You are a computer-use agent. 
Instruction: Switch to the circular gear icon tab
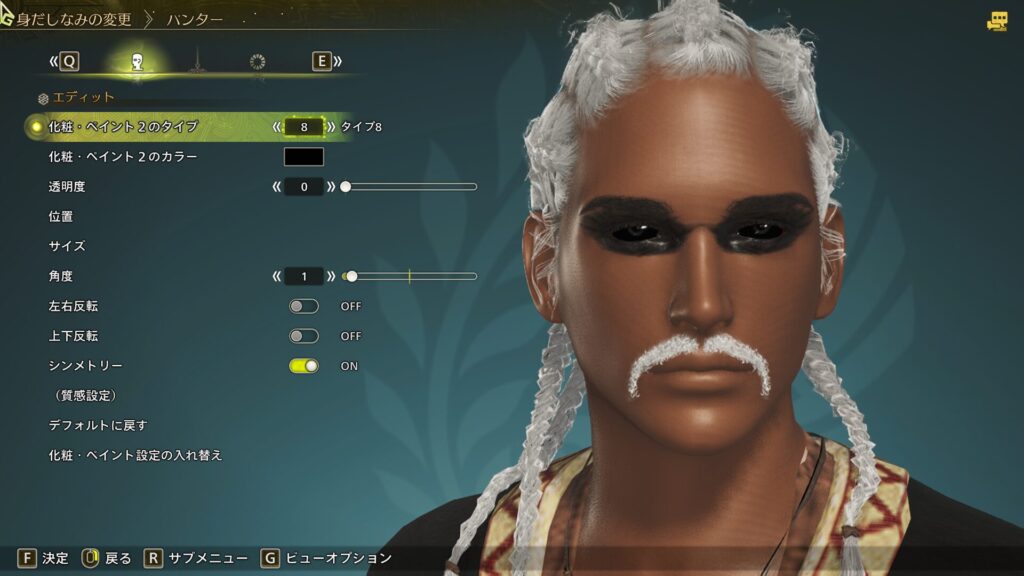[x=258, y=62]
